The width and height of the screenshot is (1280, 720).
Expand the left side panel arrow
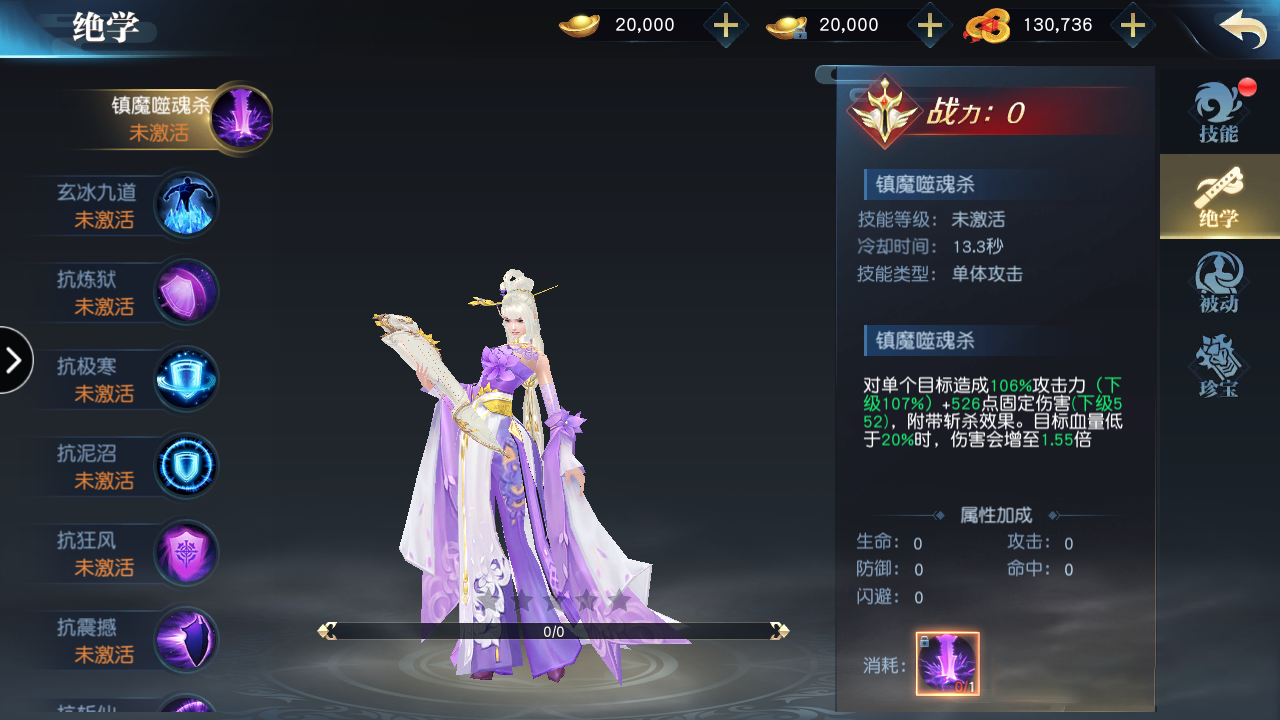click(15, 360)
